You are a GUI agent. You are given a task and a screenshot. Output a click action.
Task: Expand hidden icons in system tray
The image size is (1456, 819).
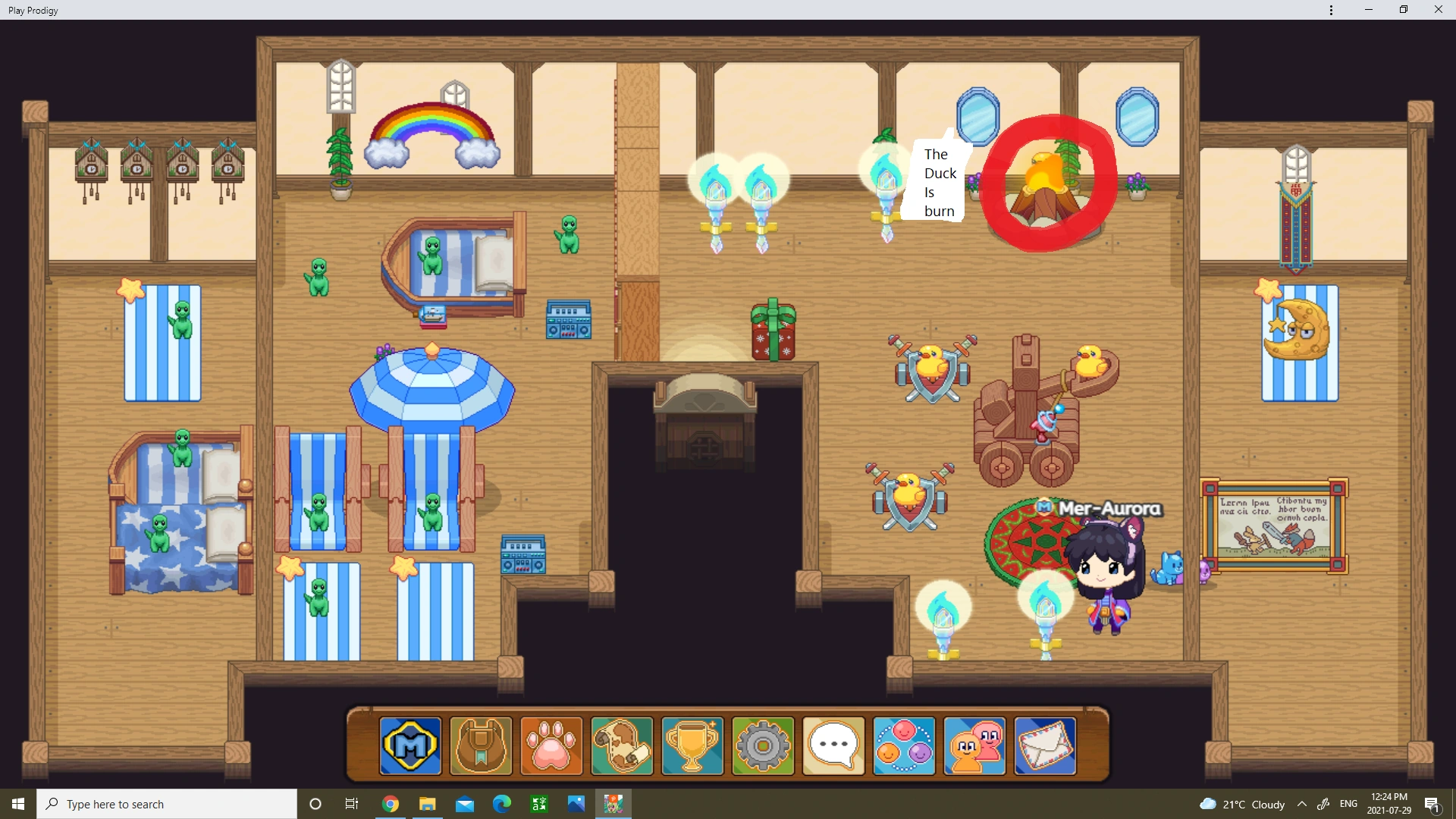(1302, 804)
